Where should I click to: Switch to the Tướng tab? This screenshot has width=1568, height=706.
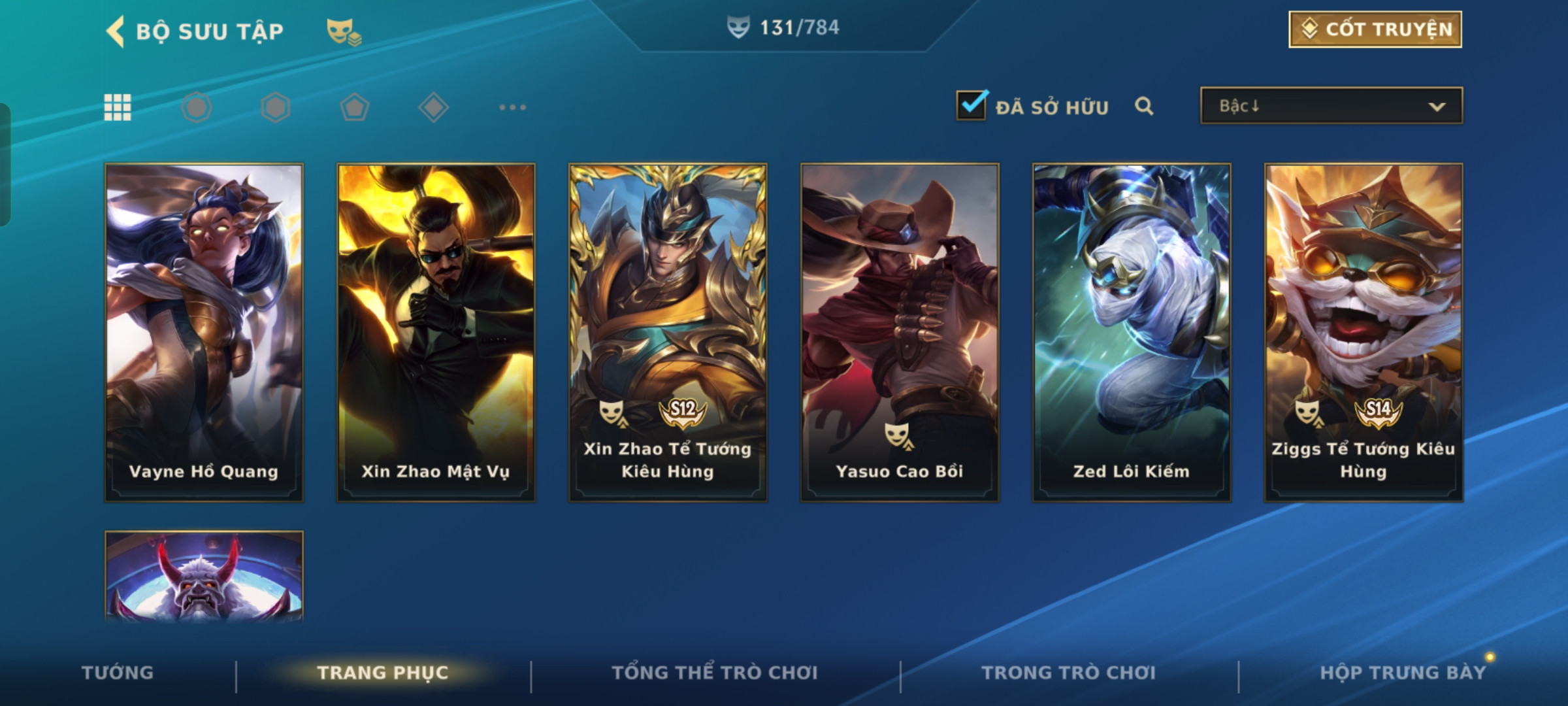click(x=118, y=673)
